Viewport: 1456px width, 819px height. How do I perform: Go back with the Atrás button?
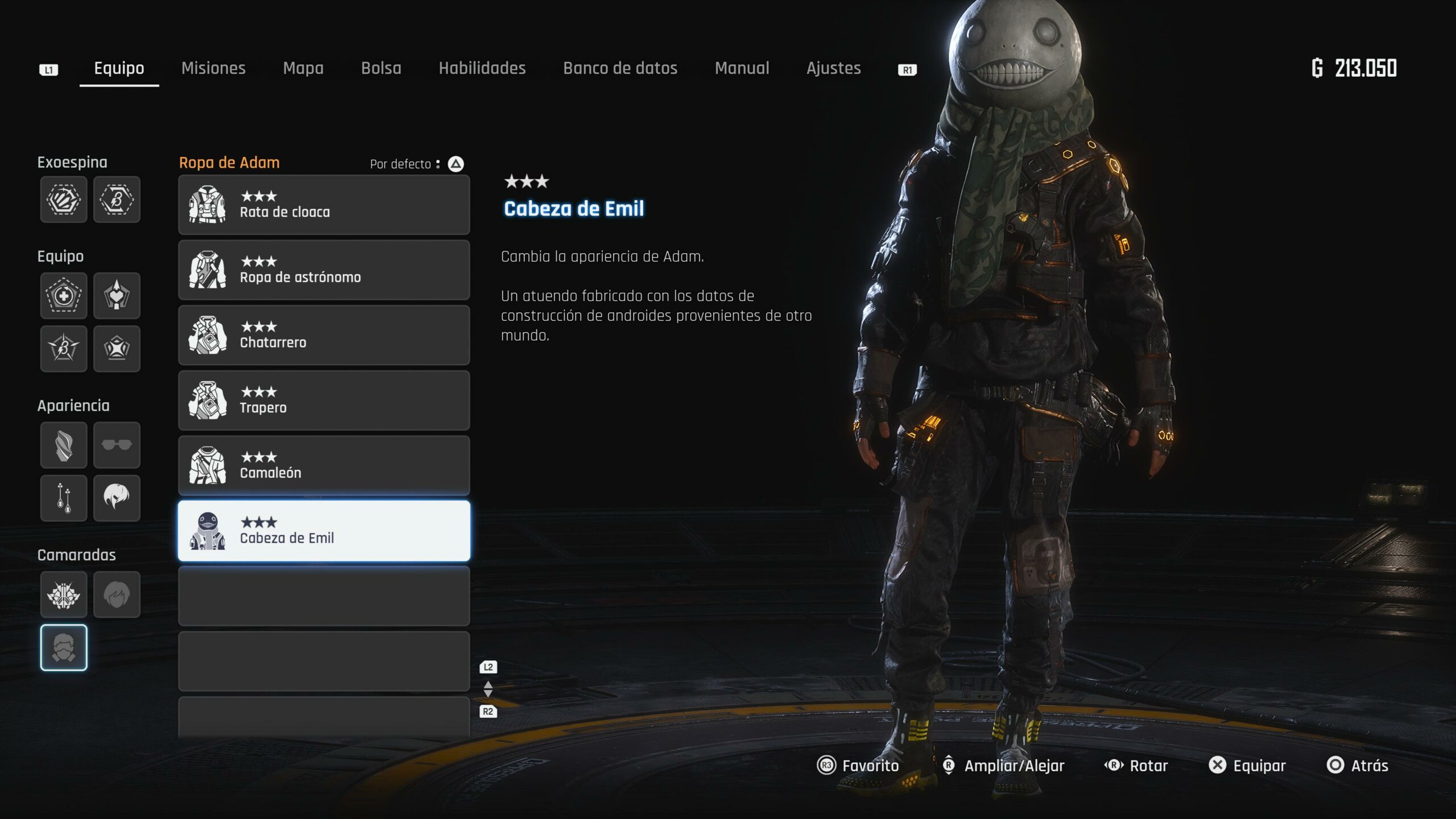(1358, 766)
